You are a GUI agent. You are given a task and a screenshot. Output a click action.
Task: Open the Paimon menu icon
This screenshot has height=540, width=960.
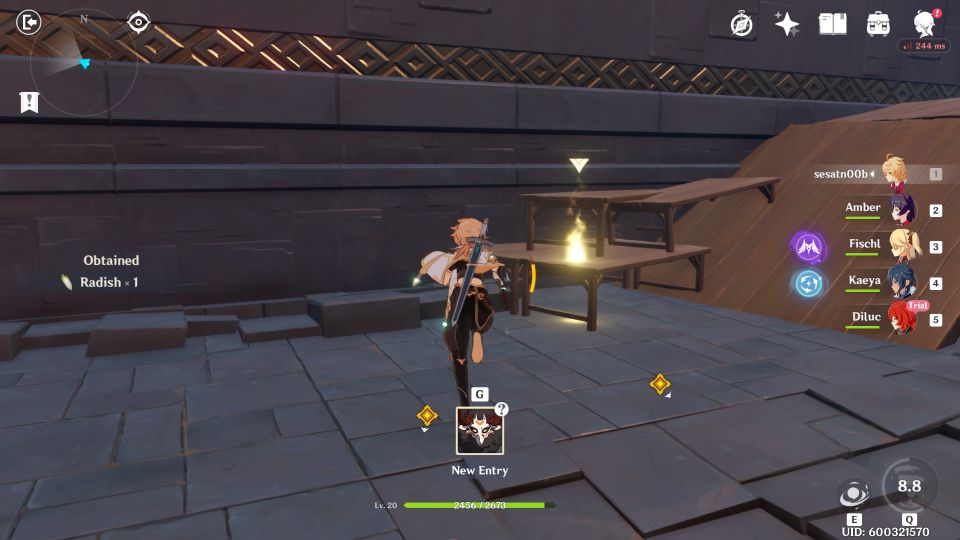tap(925, 22)
